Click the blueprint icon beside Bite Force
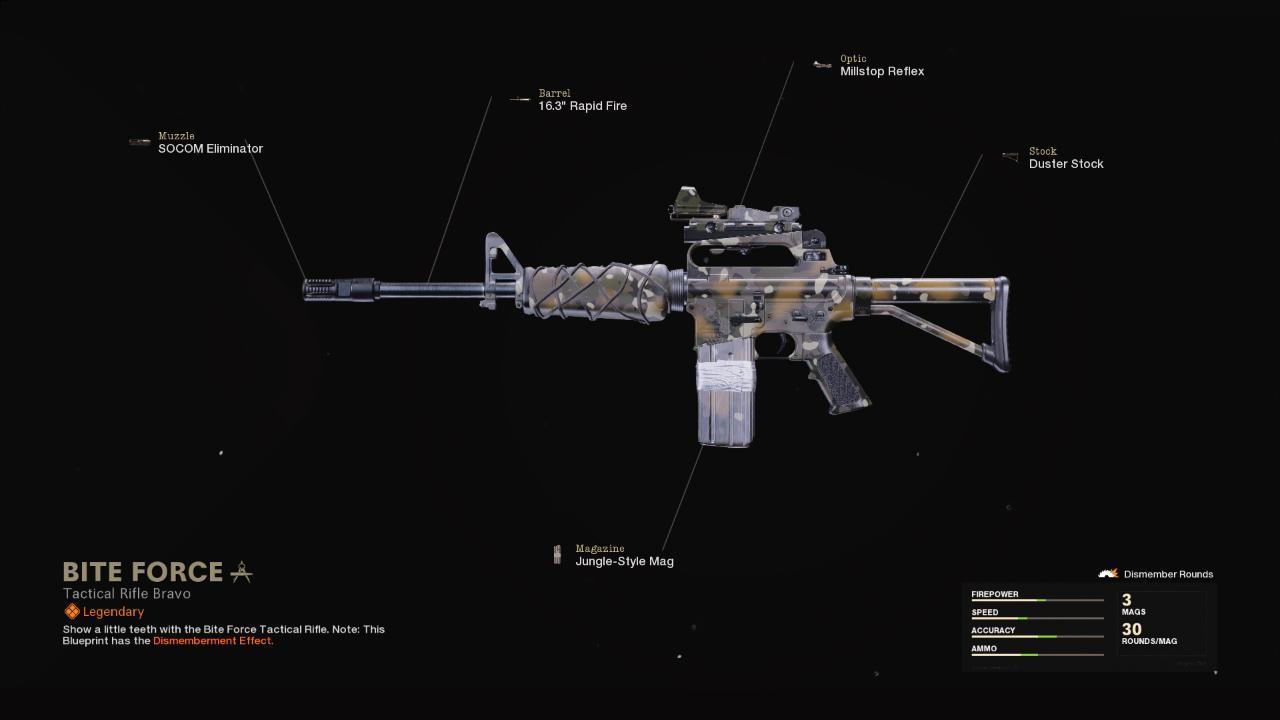This screenshot has width=1280, height=720. 241,572
